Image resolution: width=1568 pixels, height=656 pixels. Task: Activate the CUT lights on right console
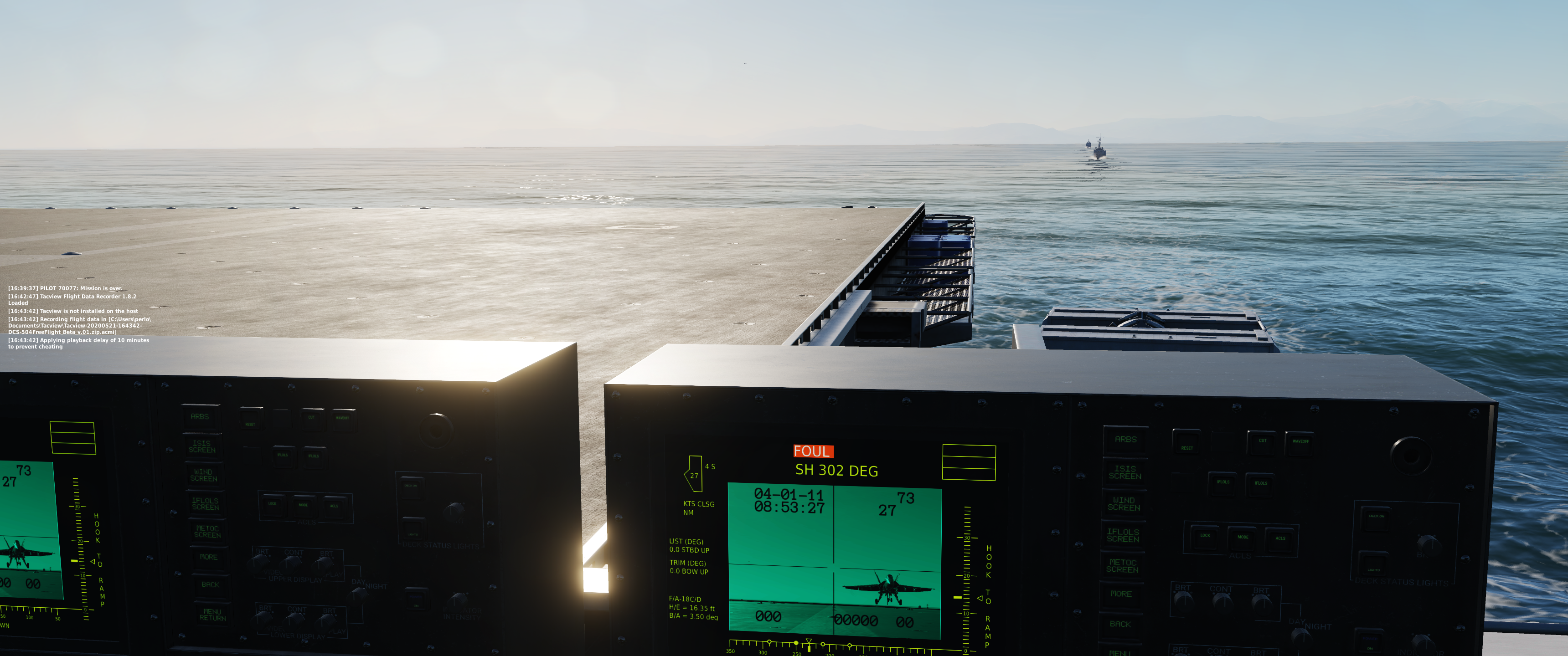1263,441
